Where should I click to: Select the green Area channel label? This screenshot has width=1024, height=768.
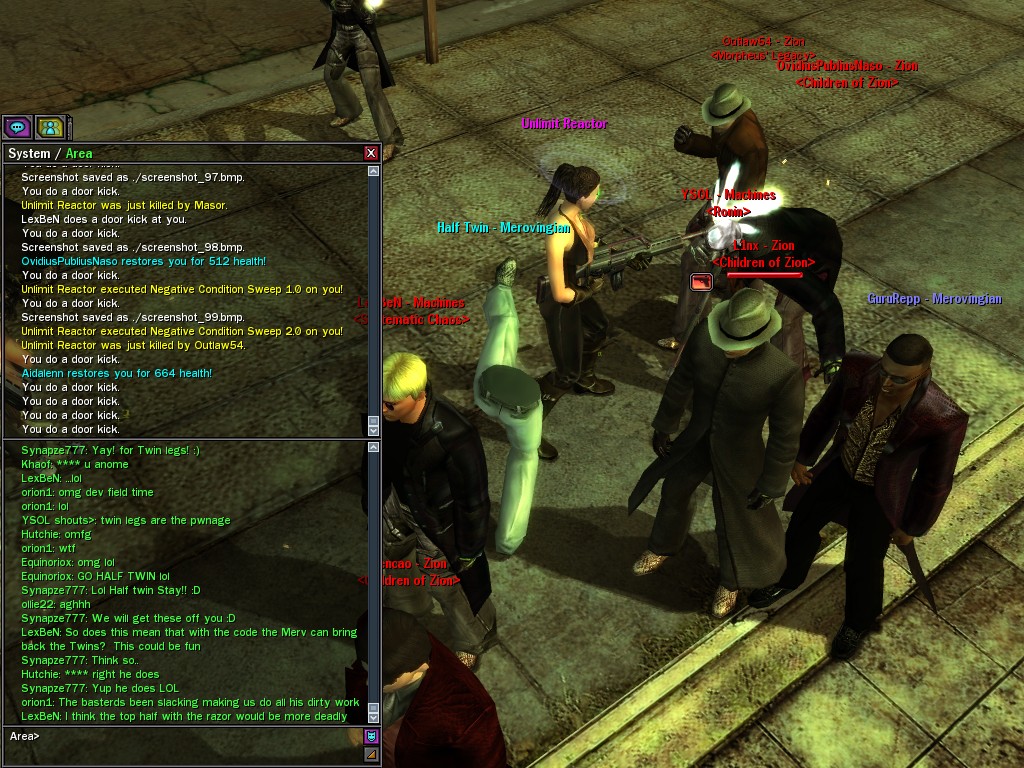(x=79, y=153)
